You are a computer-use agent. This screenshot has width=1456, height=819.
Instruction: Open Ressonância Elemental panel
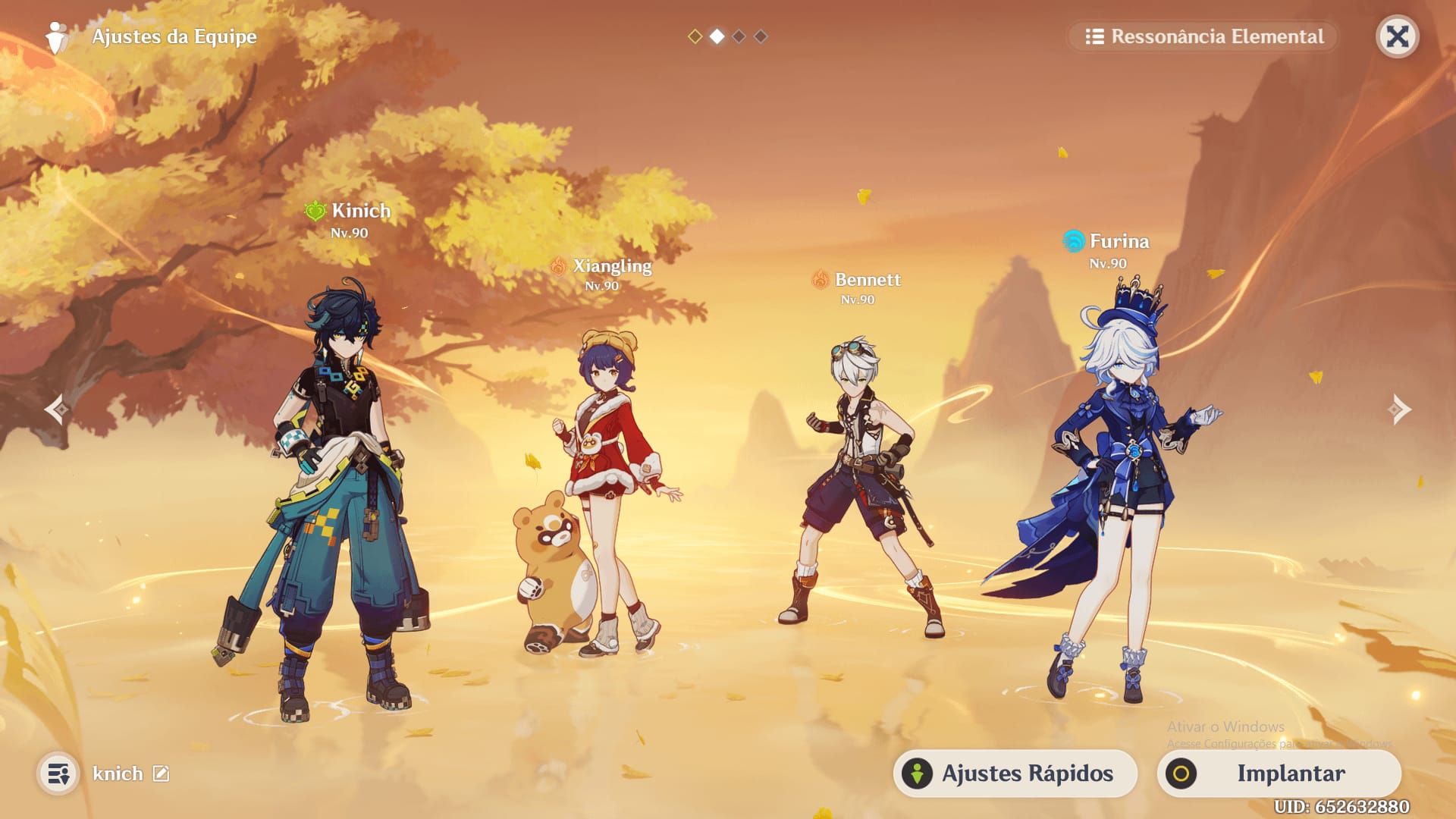point(1203,36)
